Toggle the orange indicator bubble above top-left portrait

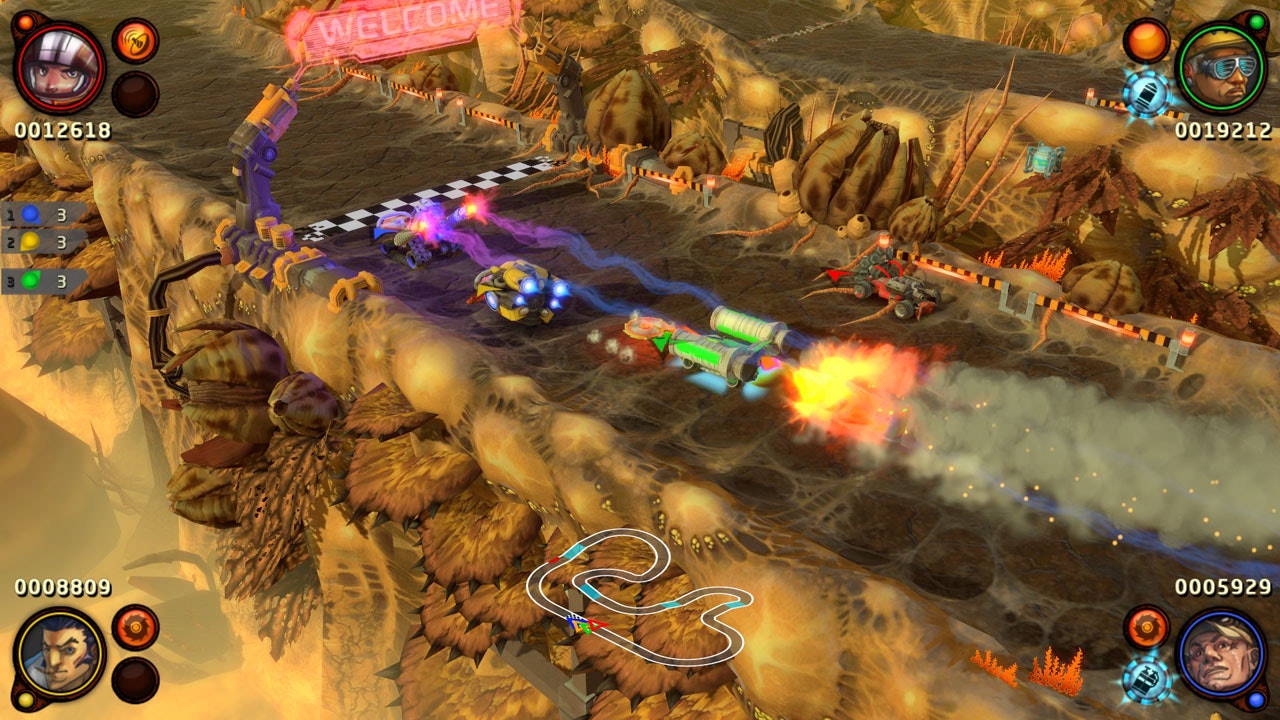click(x=26, y=22)
